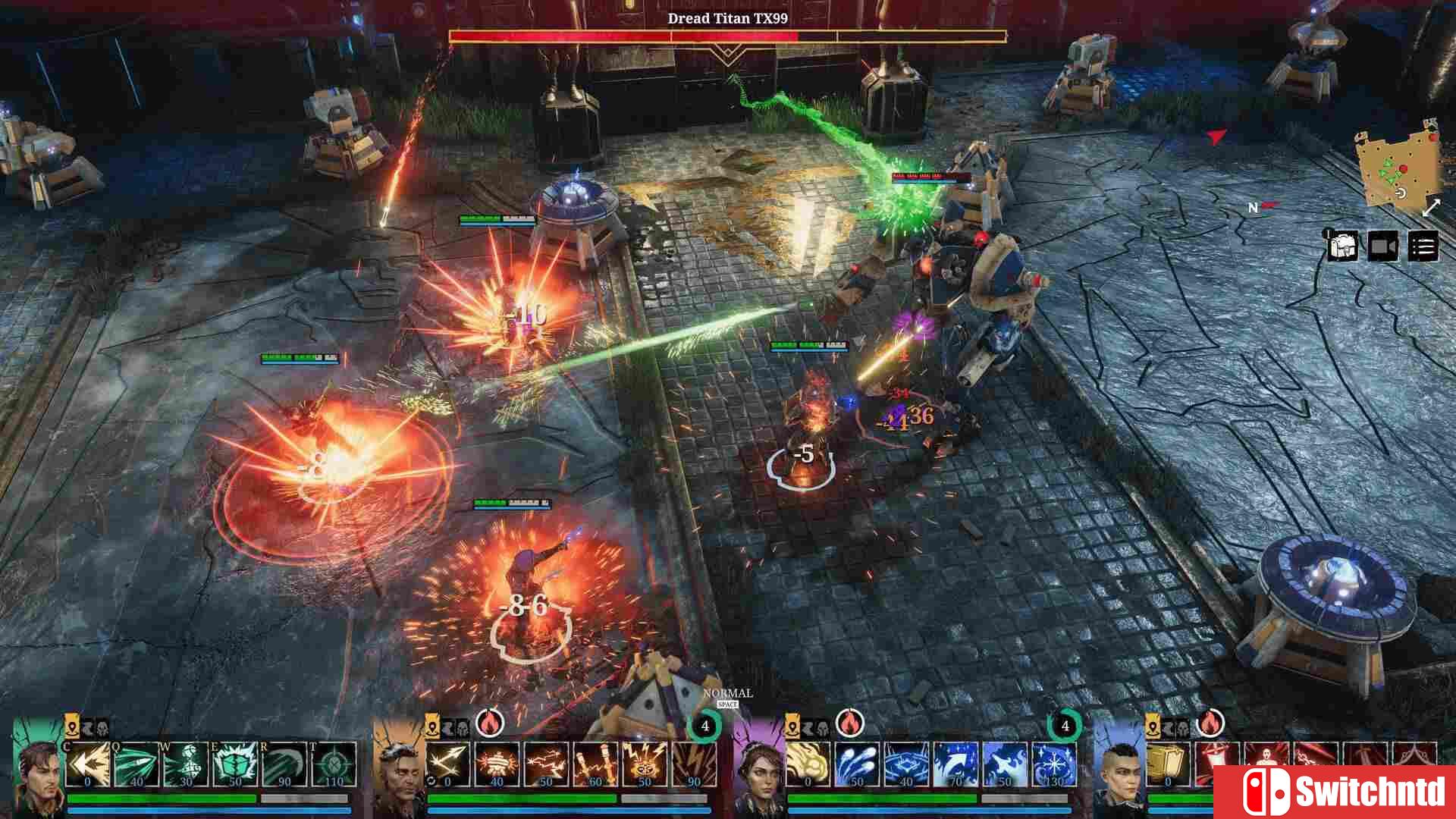Click the Dread Titan TX99 boss nameplate

(x=726, y=18)
